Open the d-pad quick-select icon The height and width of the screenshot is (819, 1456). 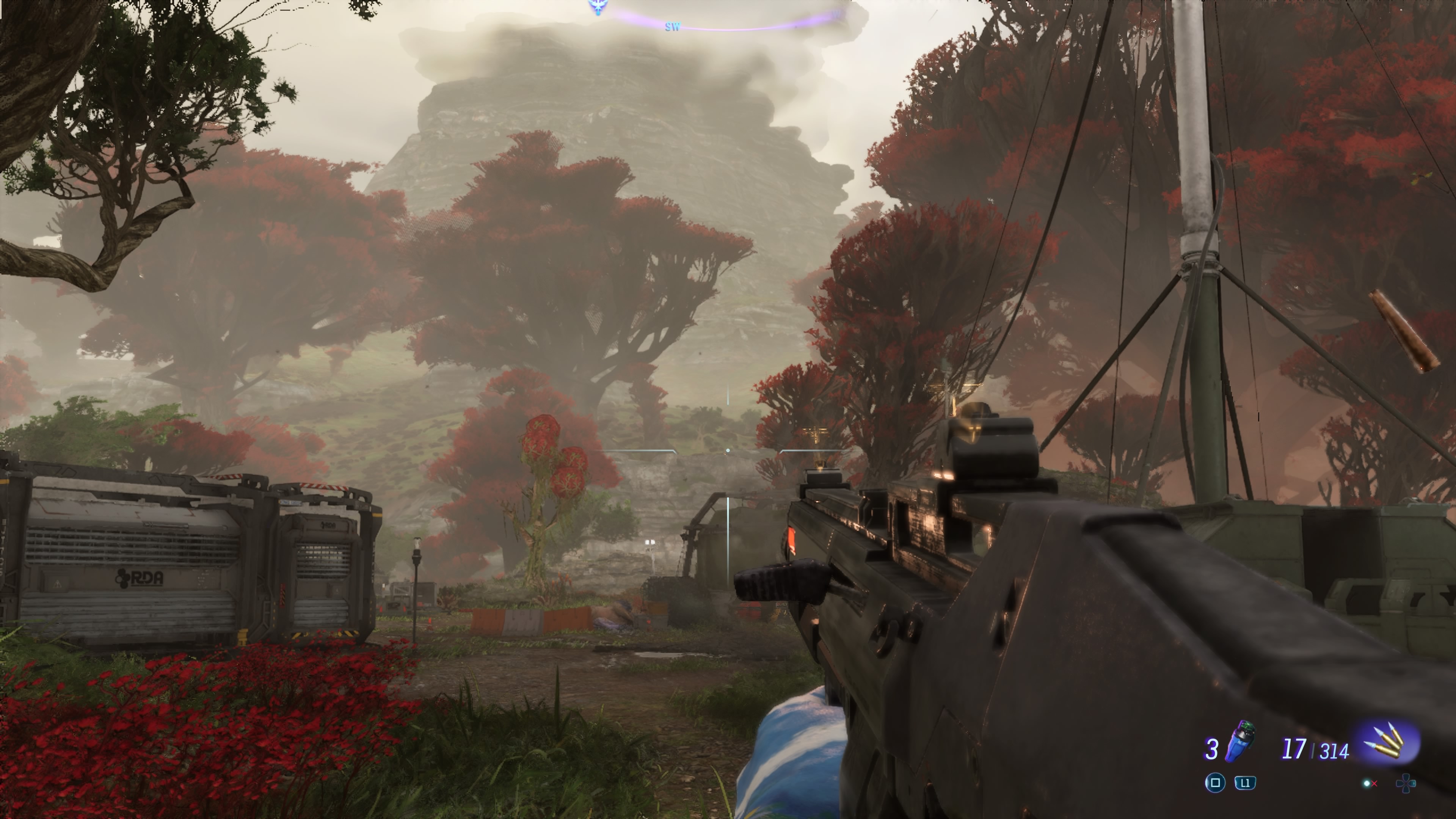click(x=1405, y=783)
